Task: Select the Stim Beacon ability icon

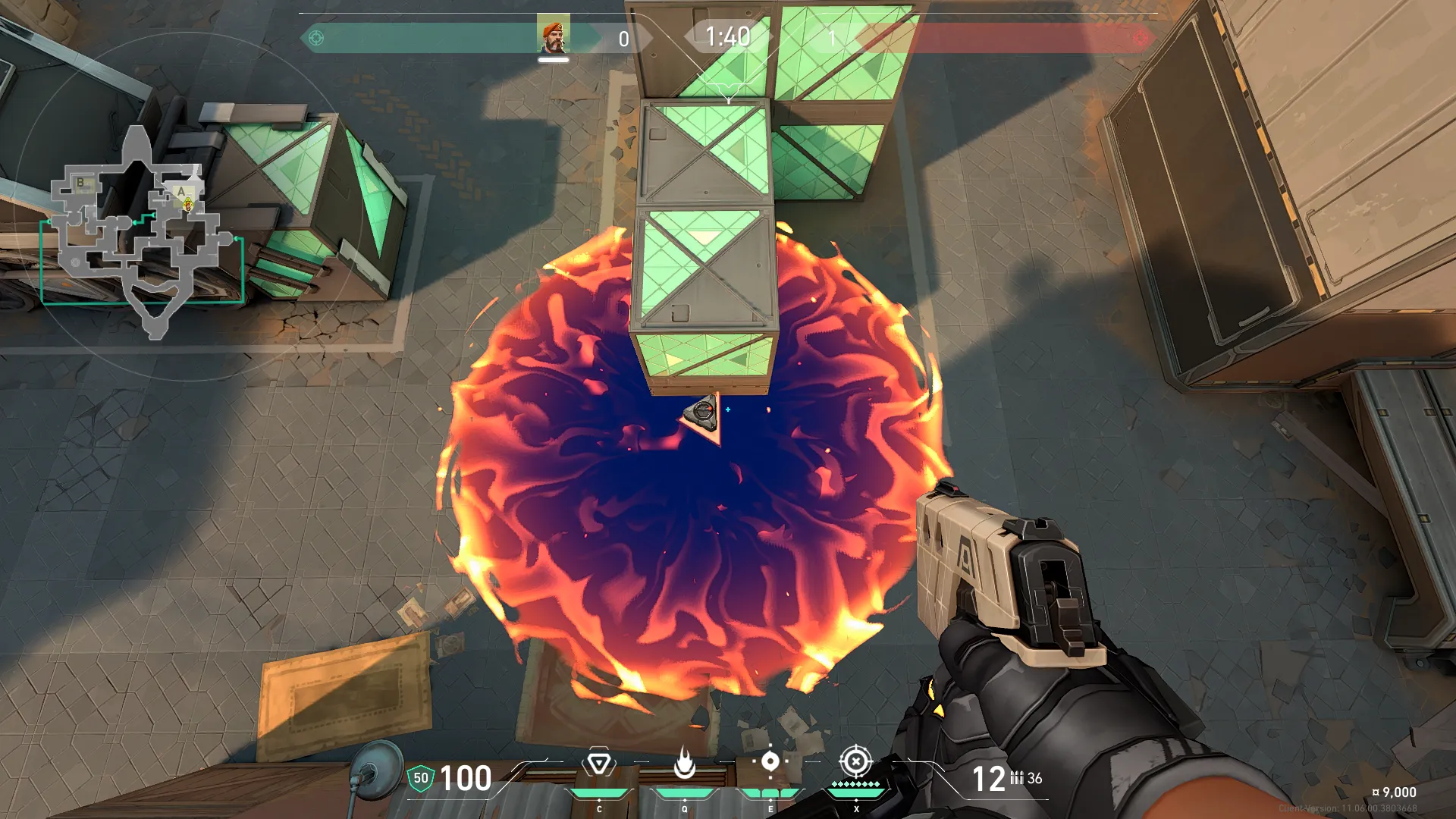Action: click(x=598, y=763)
